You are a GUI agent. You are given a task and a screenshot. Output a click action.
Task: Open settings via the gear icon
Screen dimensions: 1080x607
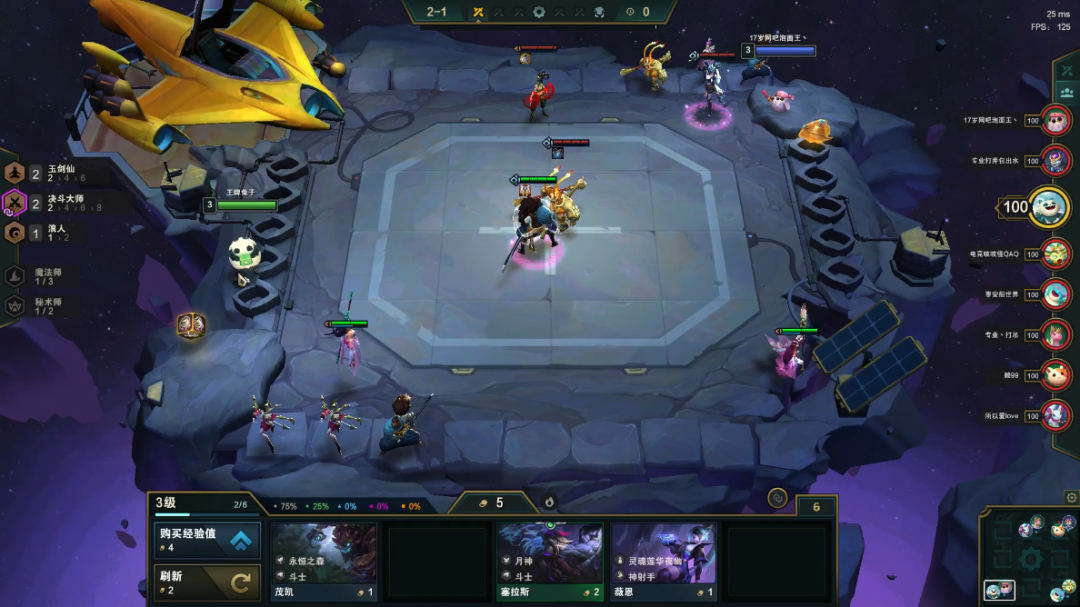1071,497
